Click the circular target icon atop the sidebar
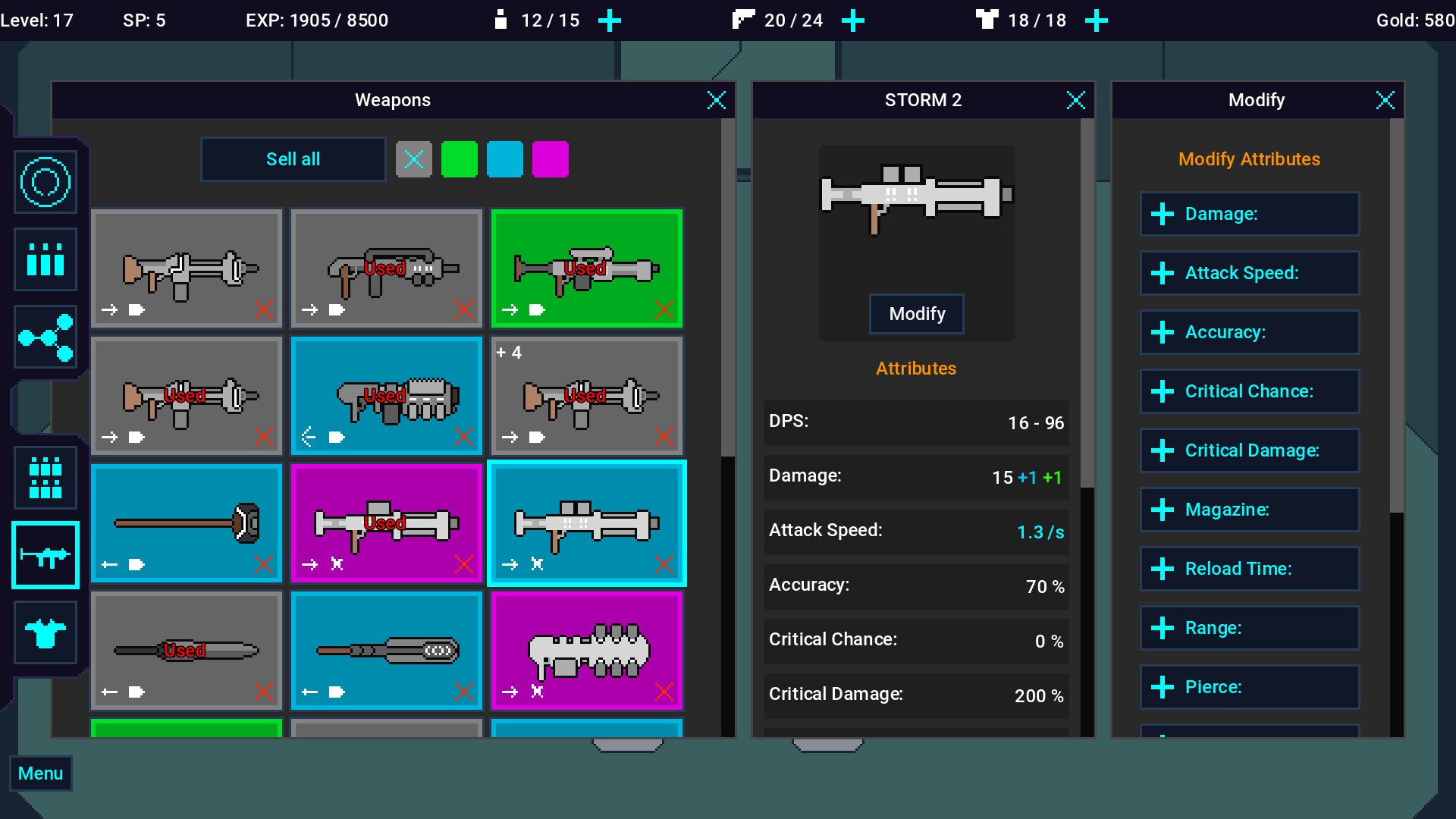The height and width of the screenshot is (819, 1456). (45, 182)
